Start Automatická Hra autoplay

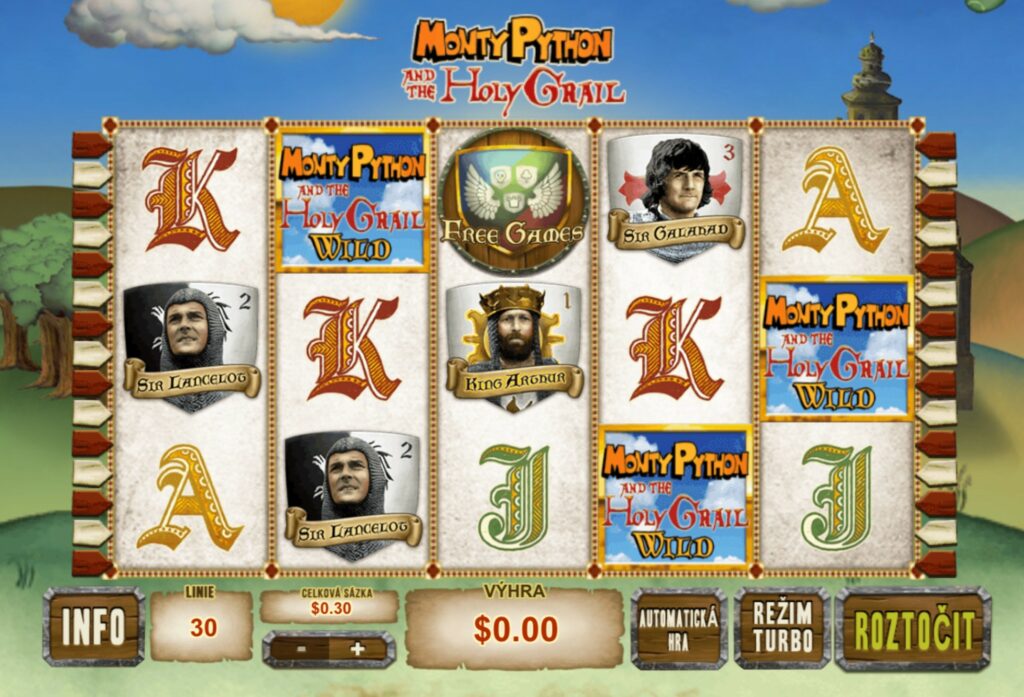point(678,627)
